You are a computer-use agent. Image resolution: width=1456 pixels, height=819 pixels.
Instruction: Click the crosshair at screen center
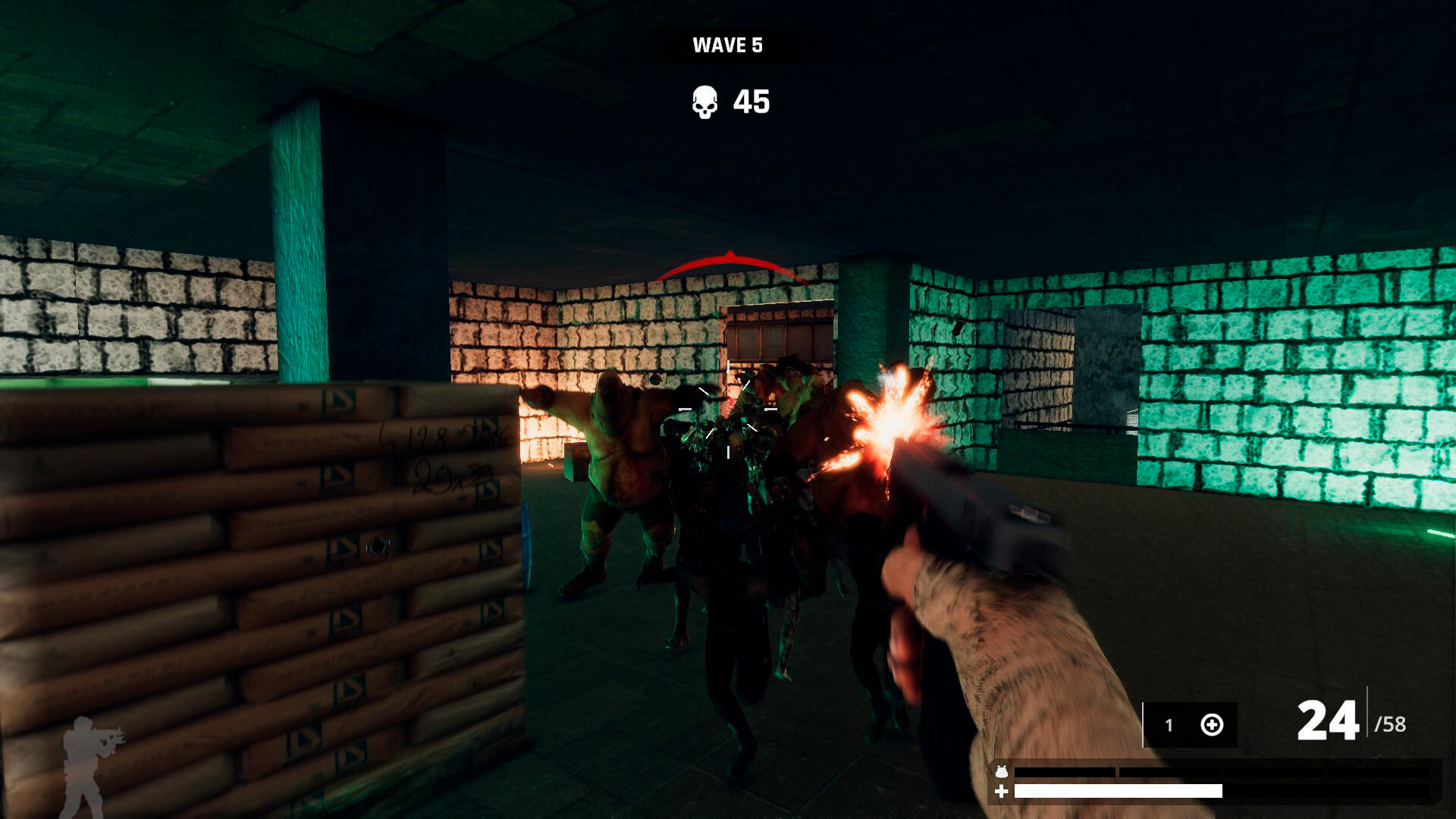(728, 409)
